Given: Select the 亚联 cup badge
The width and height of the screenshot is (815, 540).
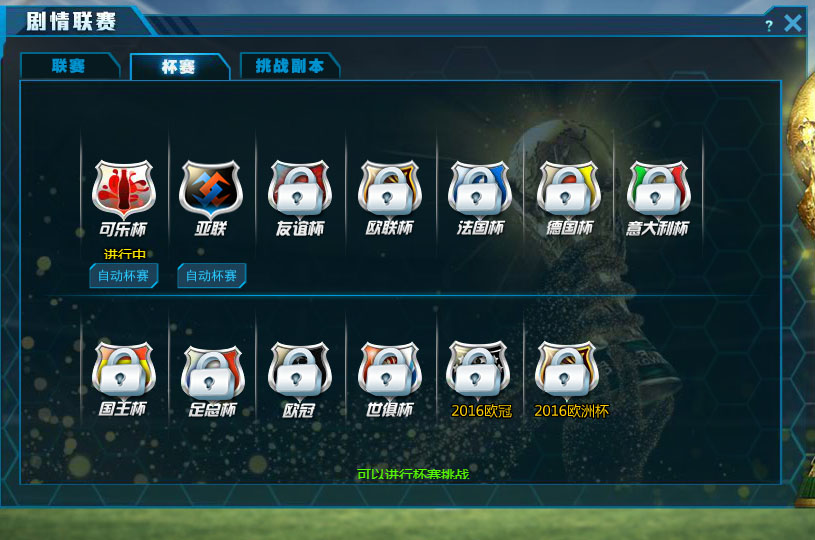Looking at the screenshot, I should point(211,188).
